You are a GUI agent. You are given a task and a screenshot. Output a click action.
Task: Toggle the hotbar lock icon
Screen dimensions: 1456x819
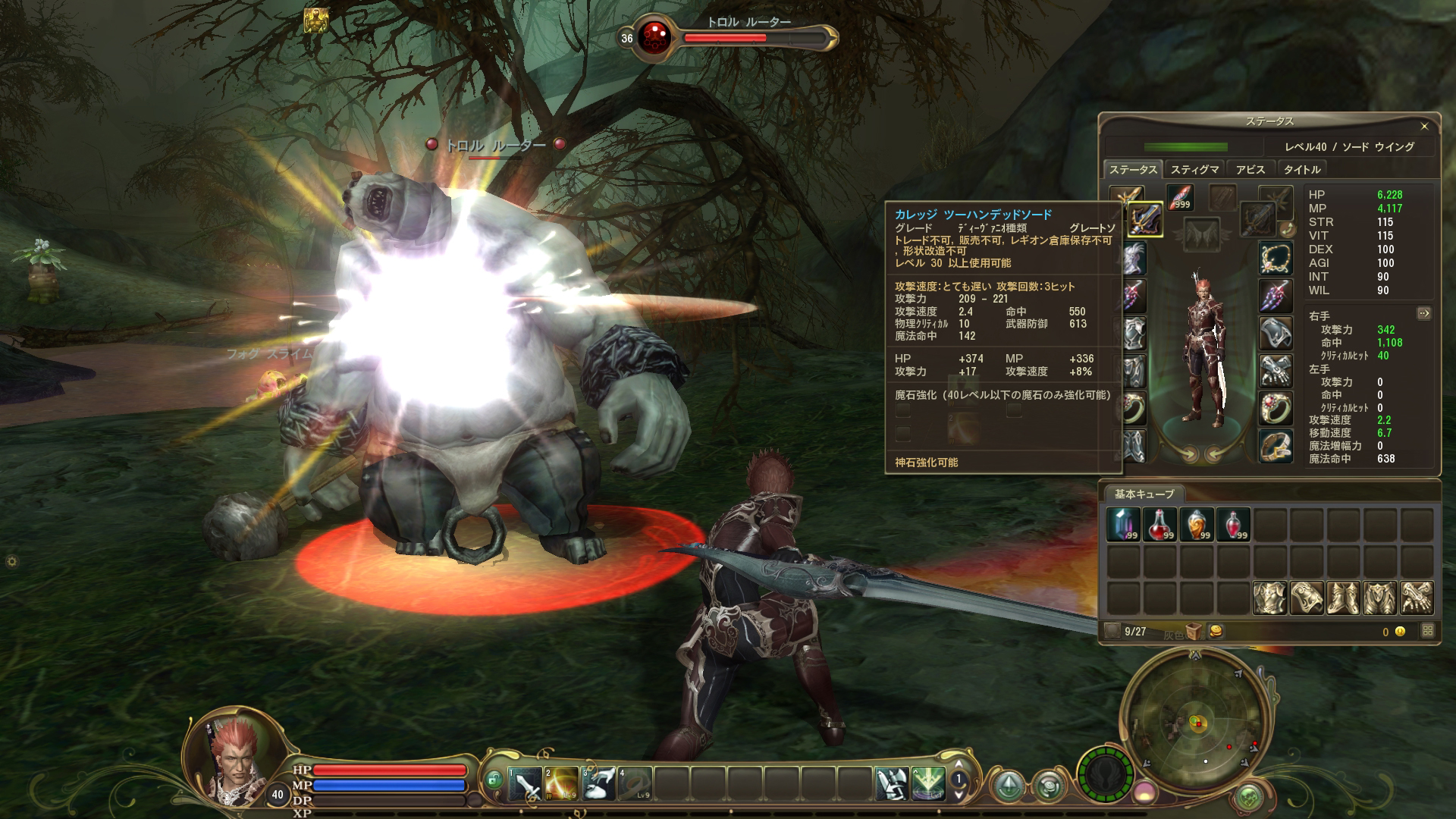pyautogui.click(x=493, y=780)
